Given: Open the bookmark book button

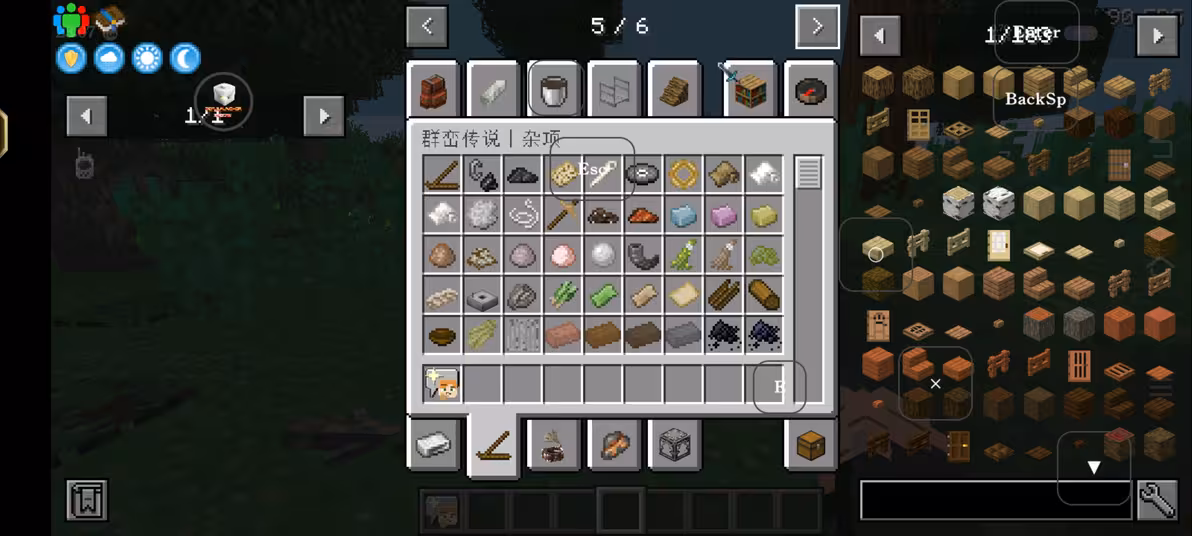Looking at the screenshot, I should [x=87, y=500].
